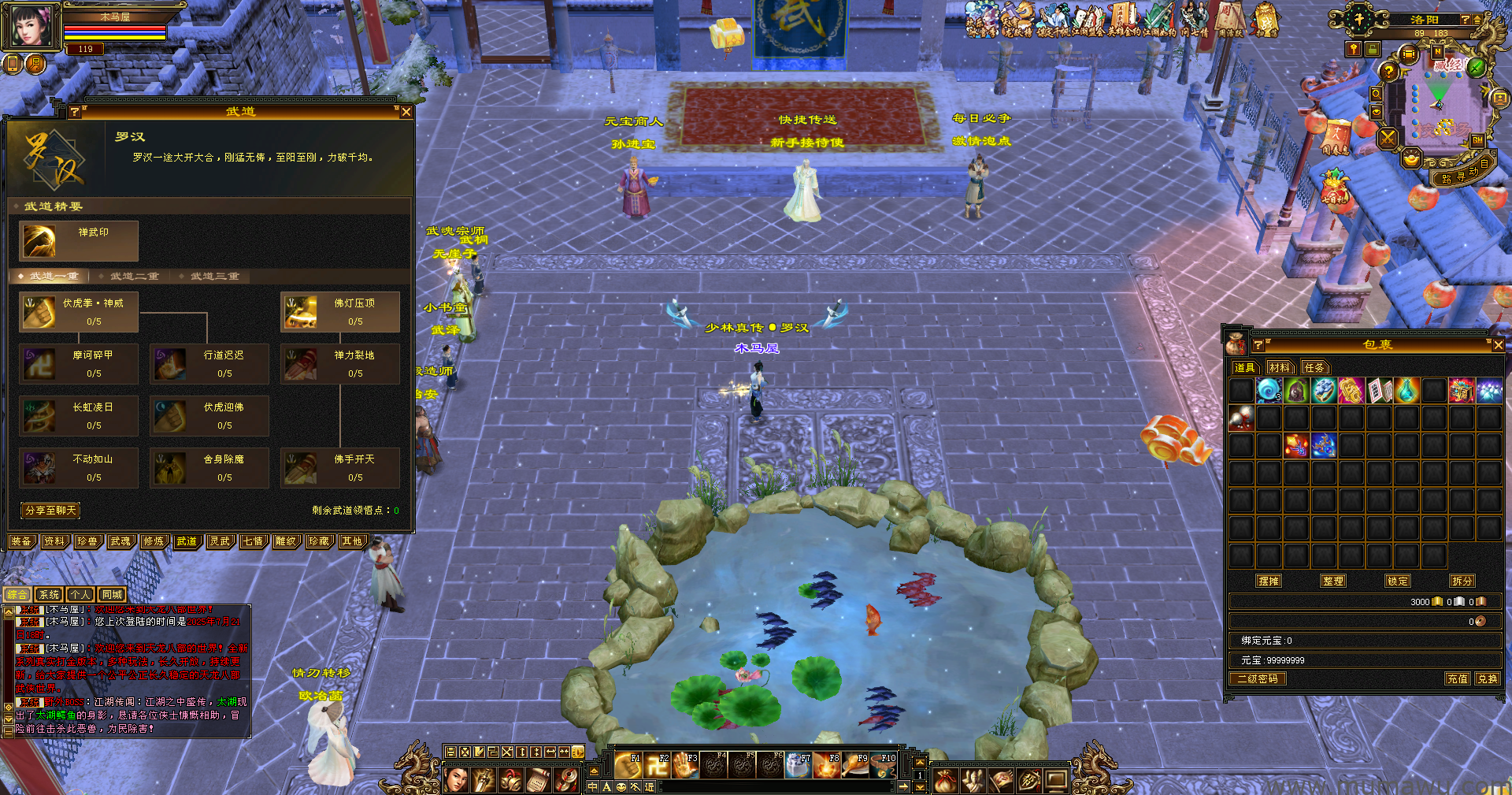Open the 装备 tab
Image resolution: width=1512 pixels, height=795 pixels.
coord(21,541)
